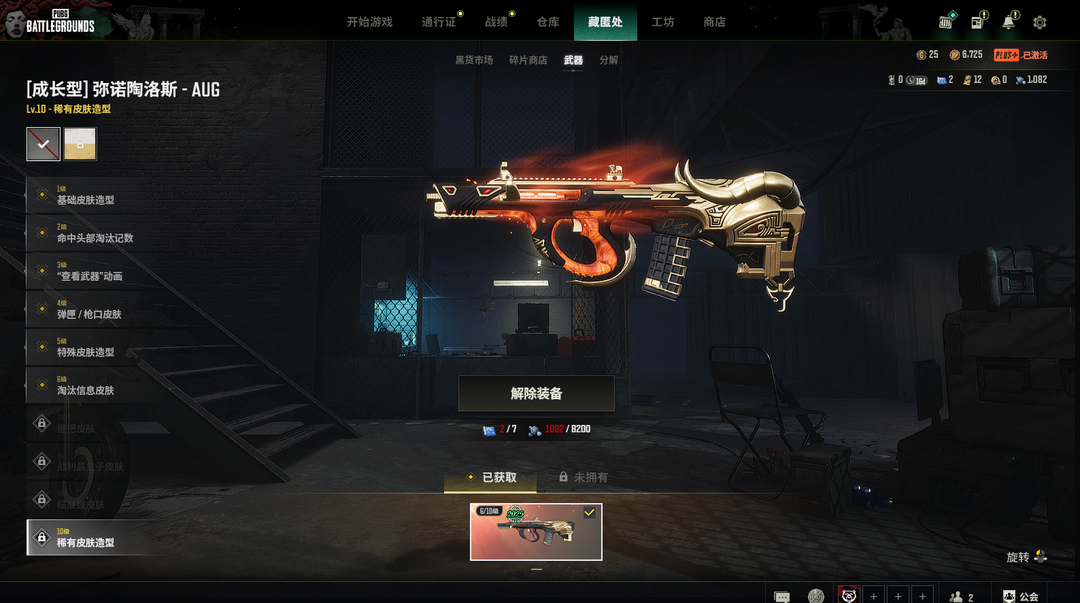1080x603 pixels.
Task: Open the 商店 tab
Action: 714,22
